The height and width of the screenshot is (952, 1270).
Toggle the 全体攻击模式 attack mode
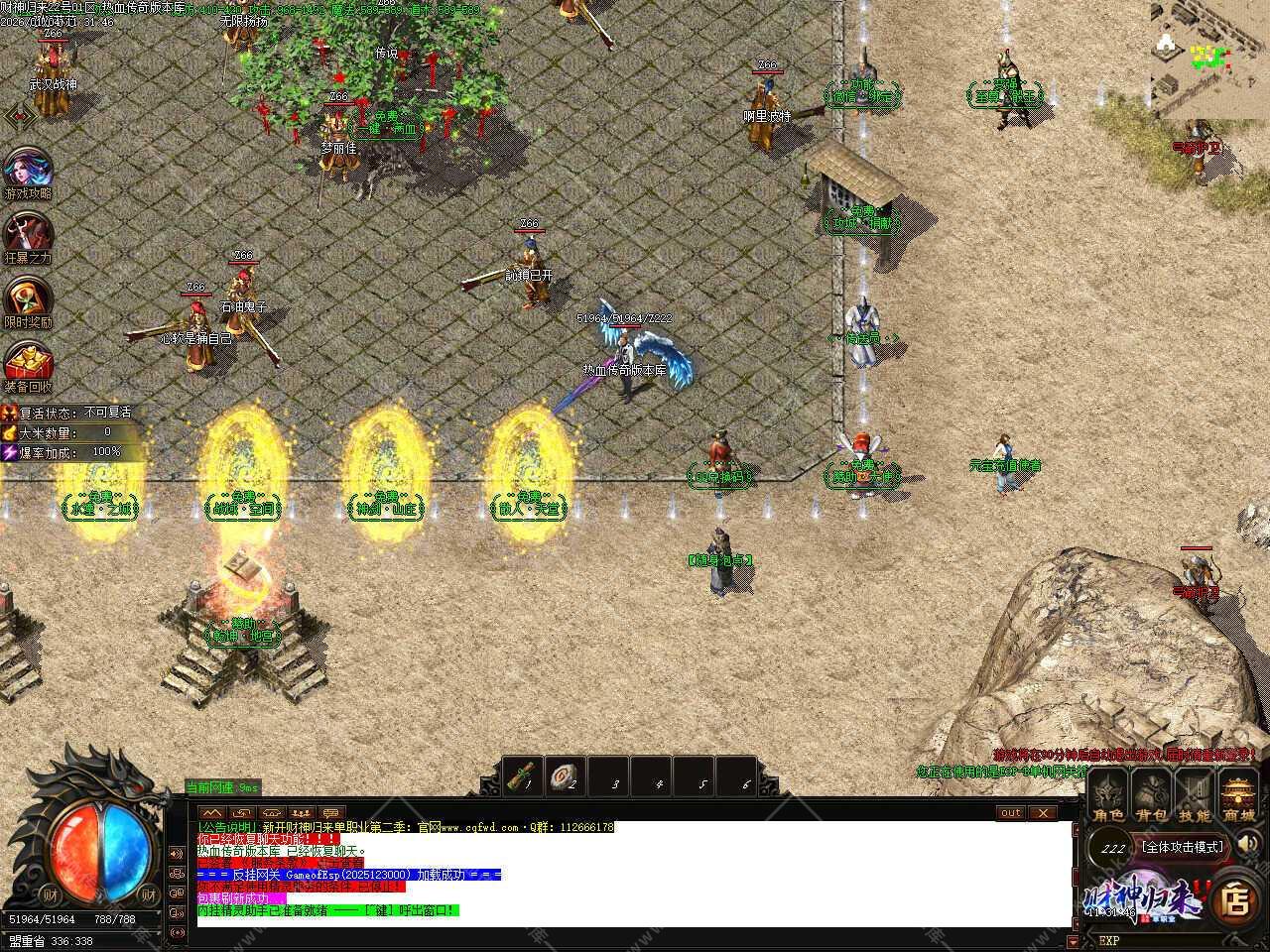[x=1183, y=848]
